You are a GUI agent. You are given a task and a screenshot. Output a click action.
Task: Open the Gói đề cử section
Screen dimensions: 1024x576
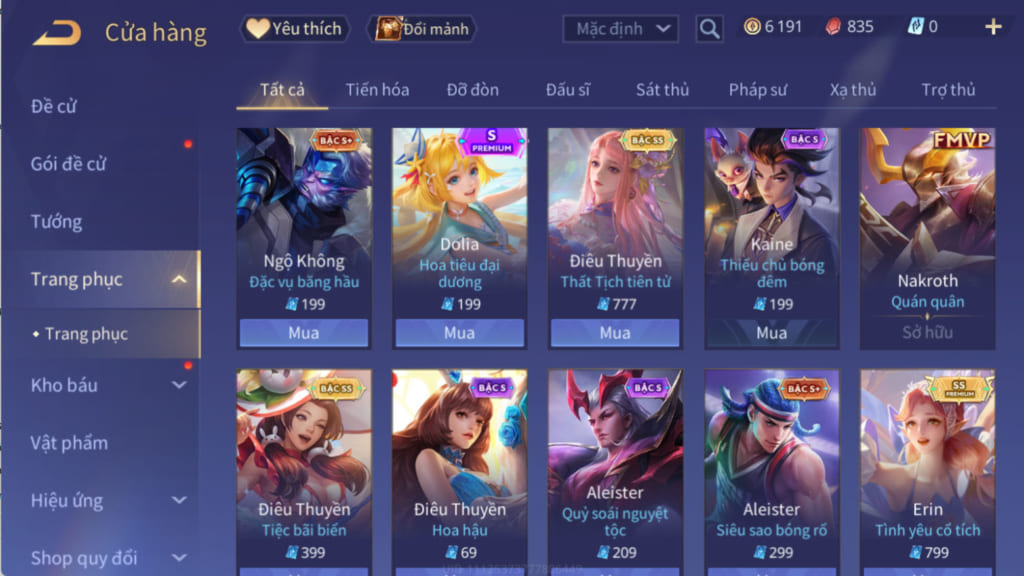click(68, 164)
